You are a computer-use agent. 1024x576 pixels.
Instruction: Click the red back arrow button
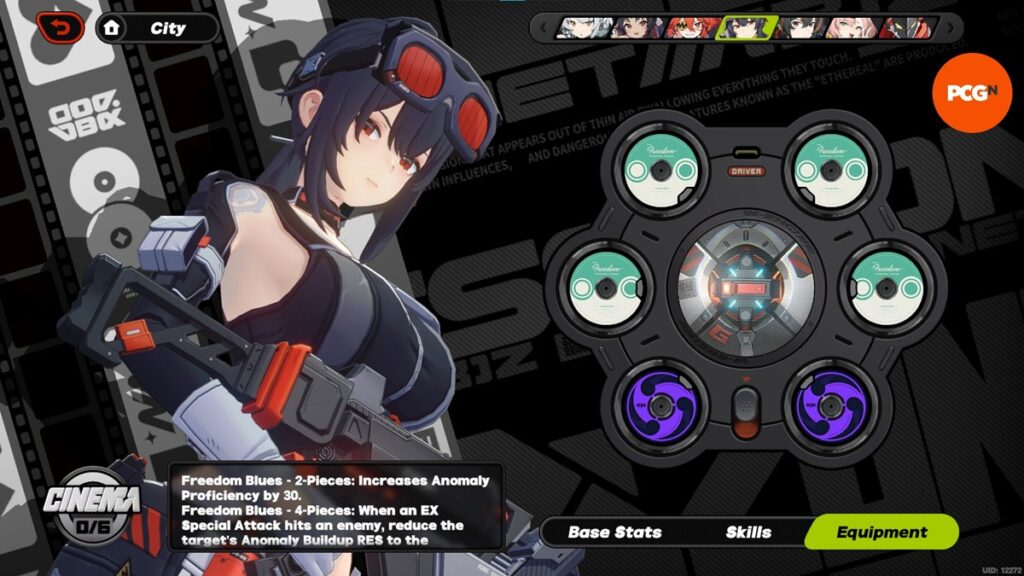pyautogui.click(x=61, y=27)
